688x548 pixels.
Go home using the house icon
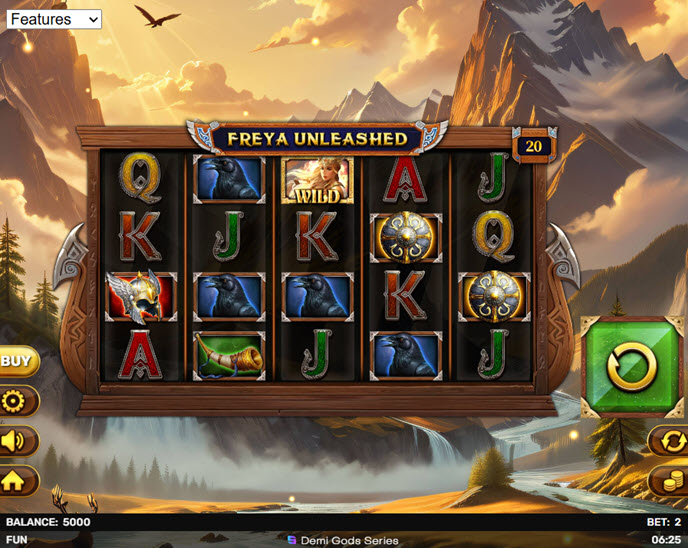coord(16,481)
